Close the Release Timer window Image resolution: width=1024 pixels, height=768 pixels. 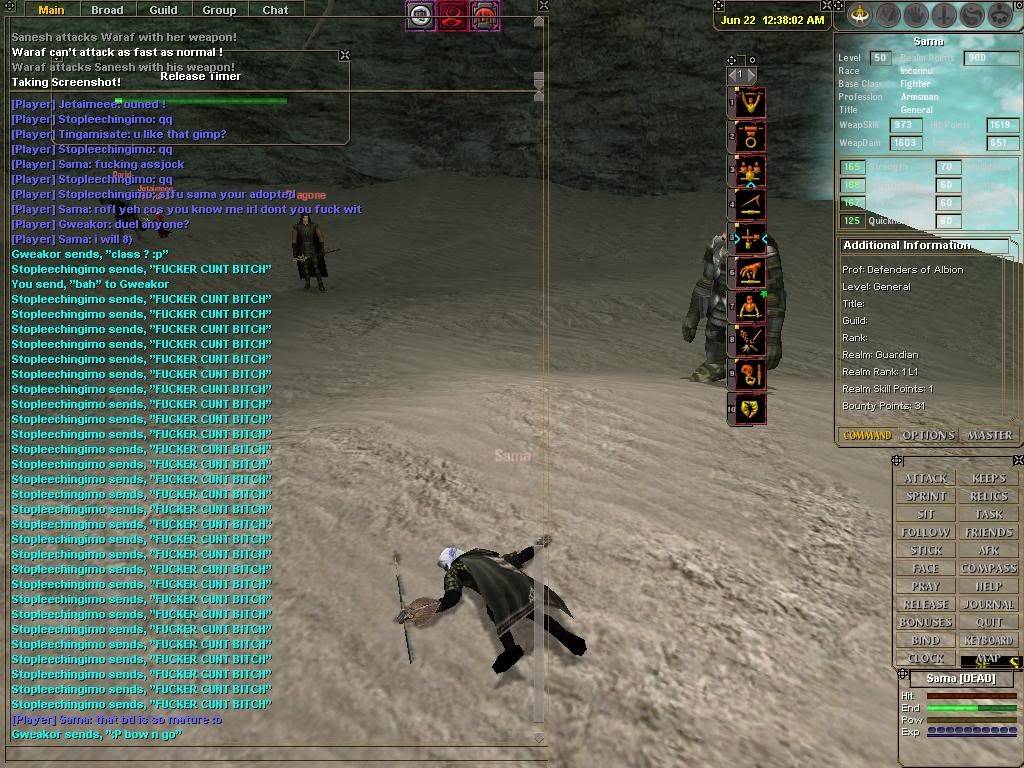(344, 55)
